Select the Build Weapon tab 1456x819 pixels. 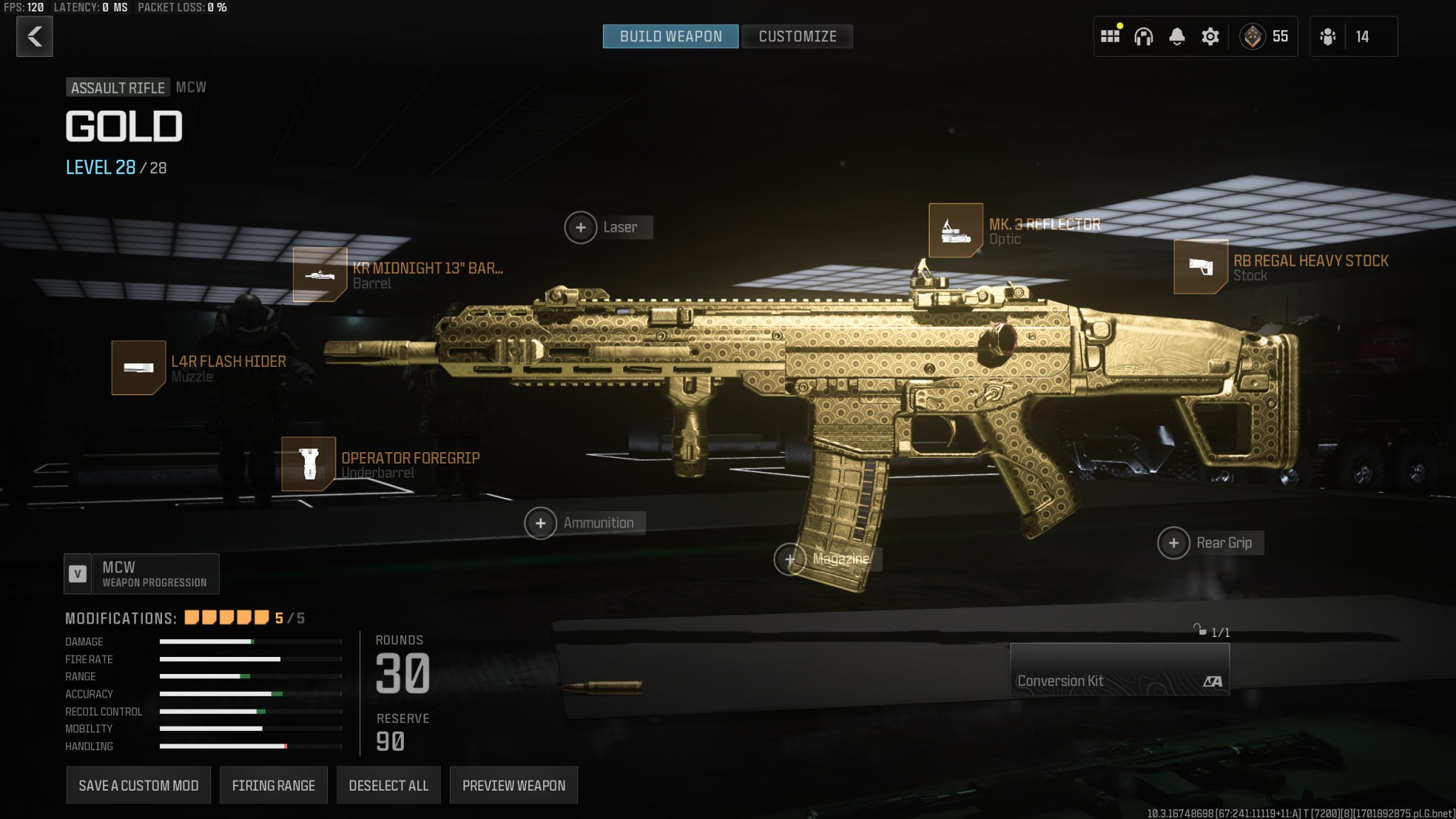click(x=669, y=36)
